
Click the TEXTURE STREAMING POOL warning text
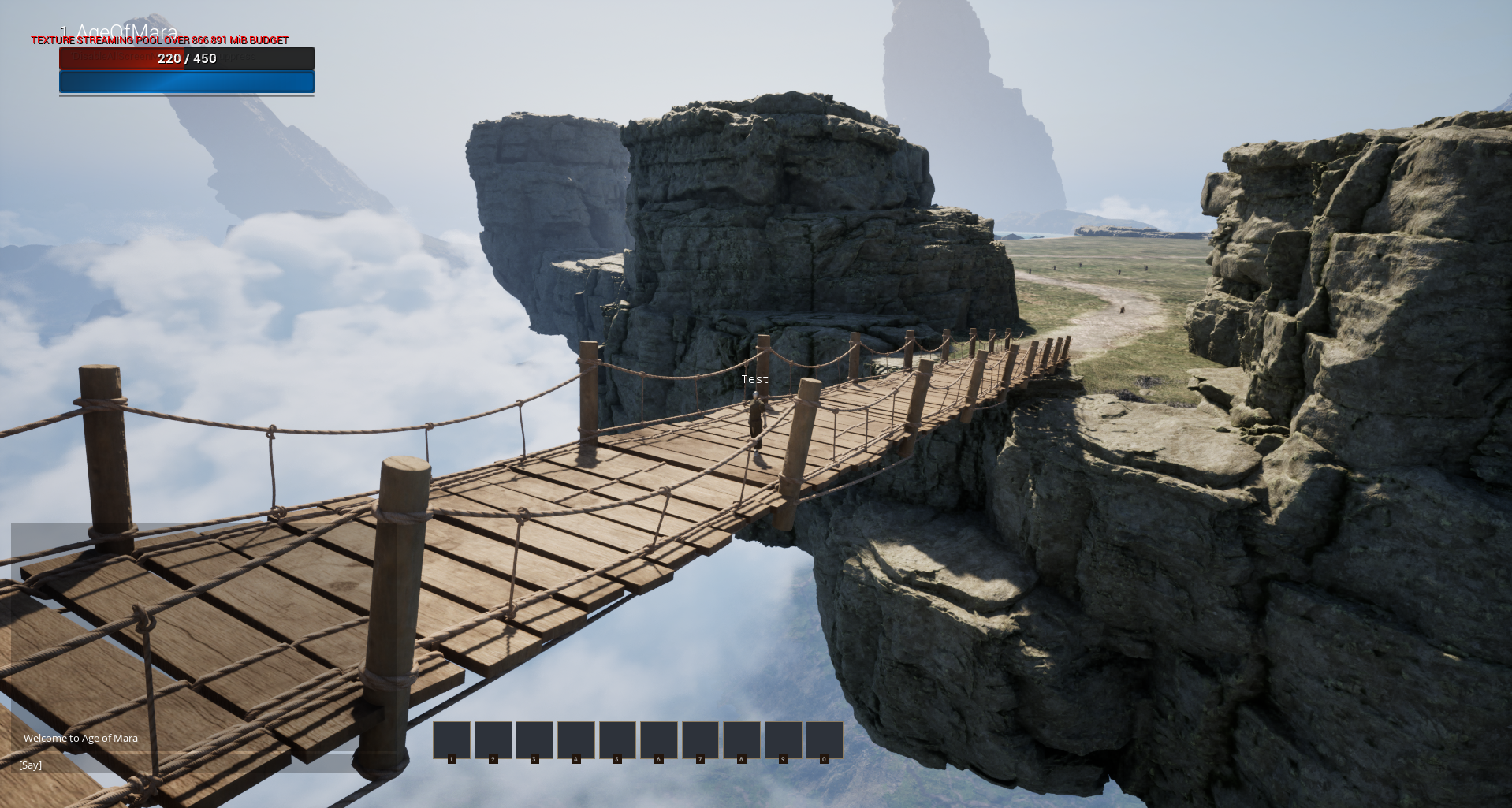point(158,39)
